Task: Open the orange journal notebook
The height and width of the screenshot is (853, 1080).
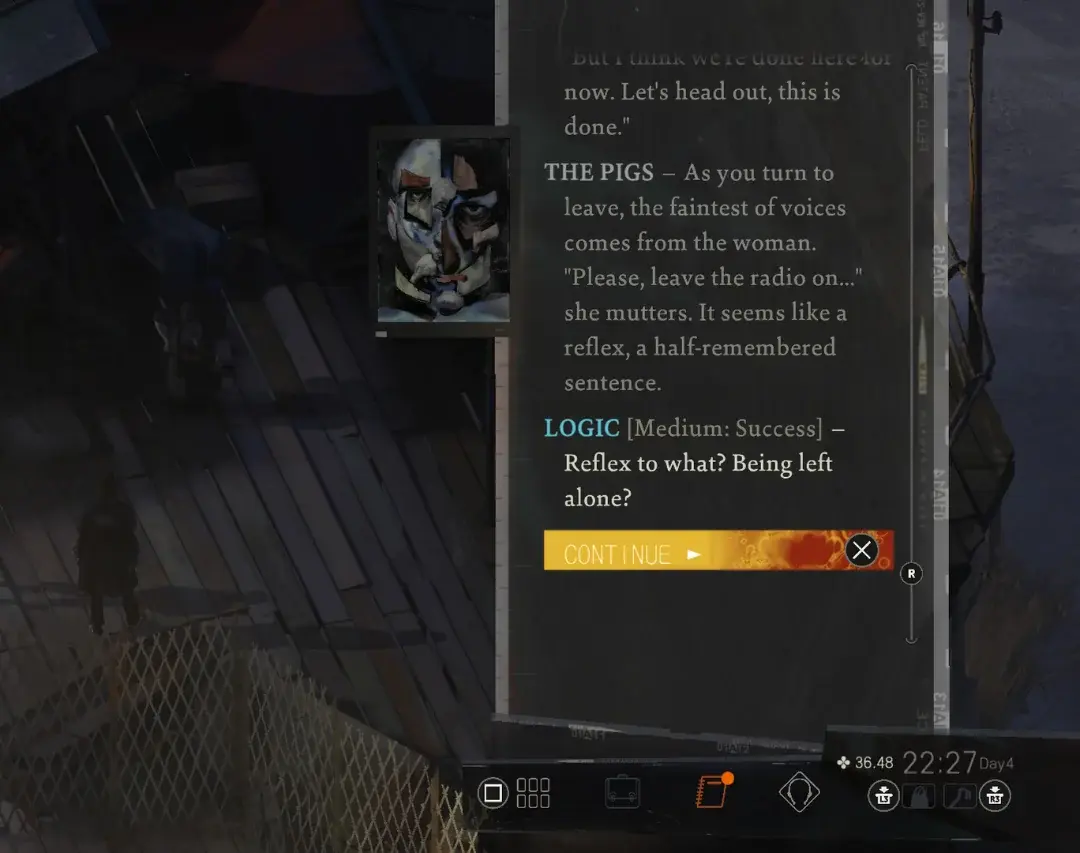Action: coord(712,793)
